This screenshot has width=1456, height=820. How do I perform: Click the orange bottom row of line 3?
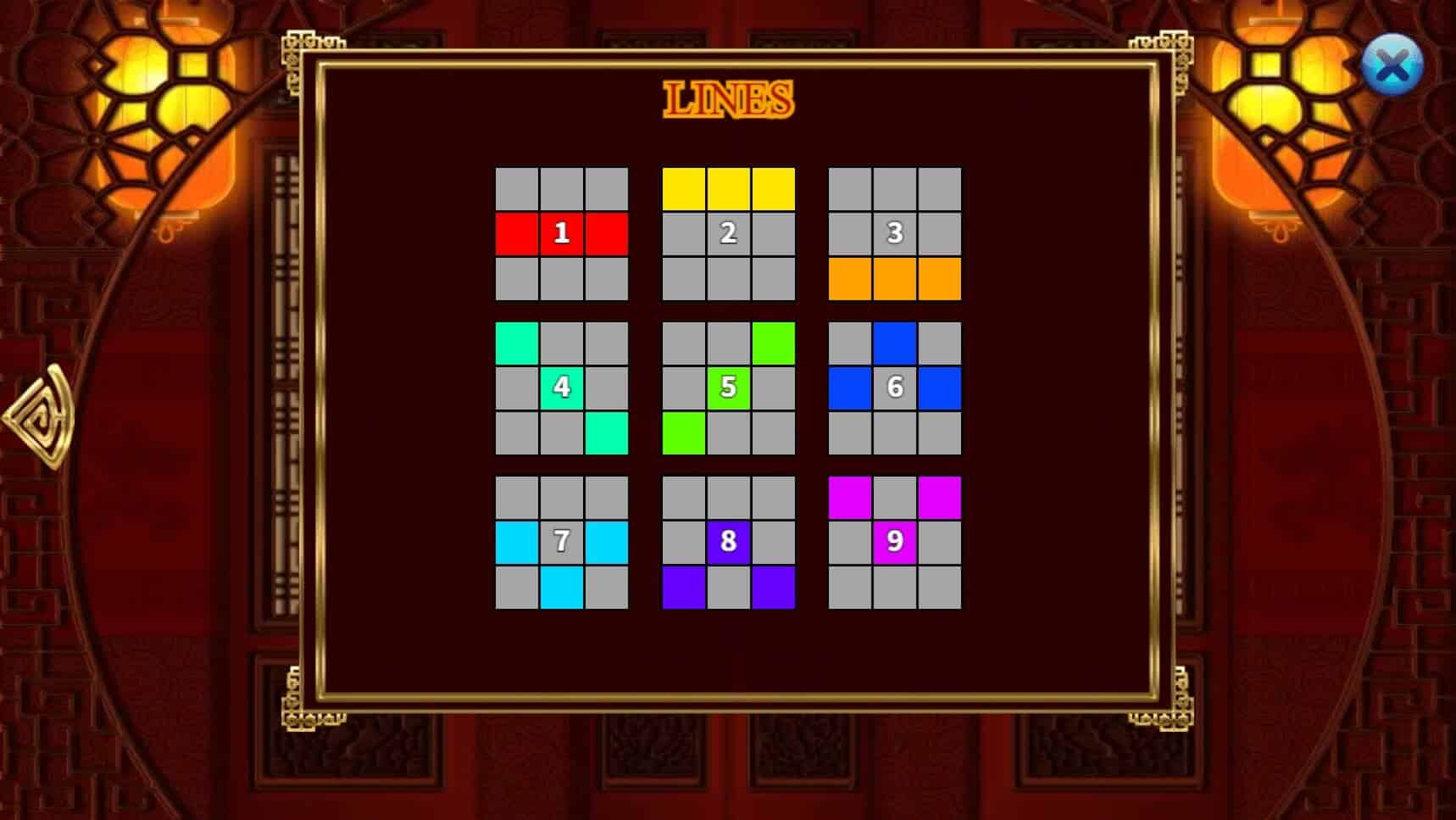pos(892,280)
